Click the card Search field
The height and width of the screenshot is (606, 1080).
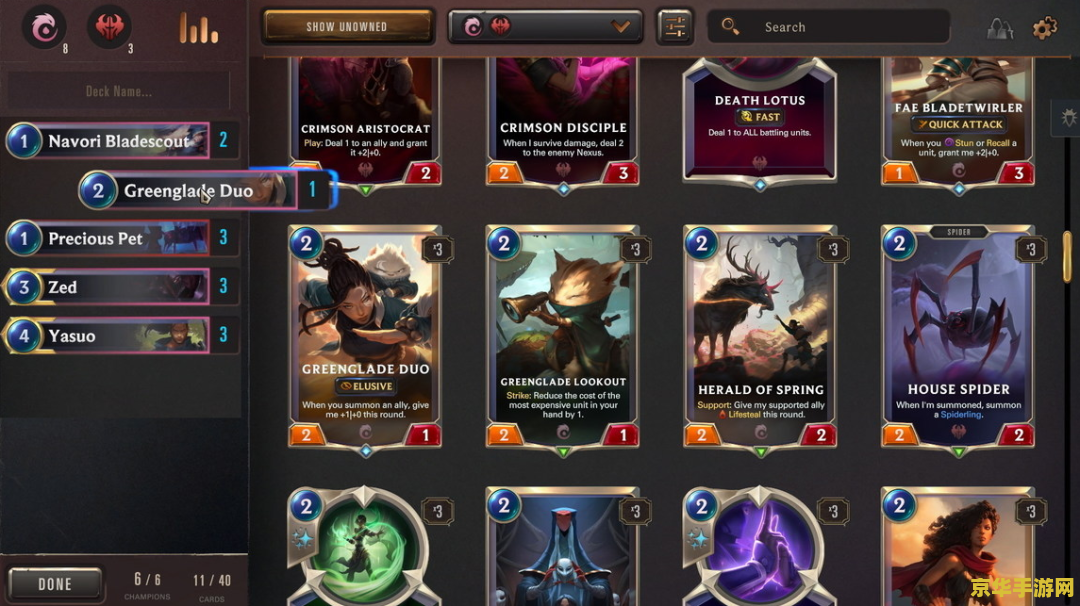coord(830,27)
